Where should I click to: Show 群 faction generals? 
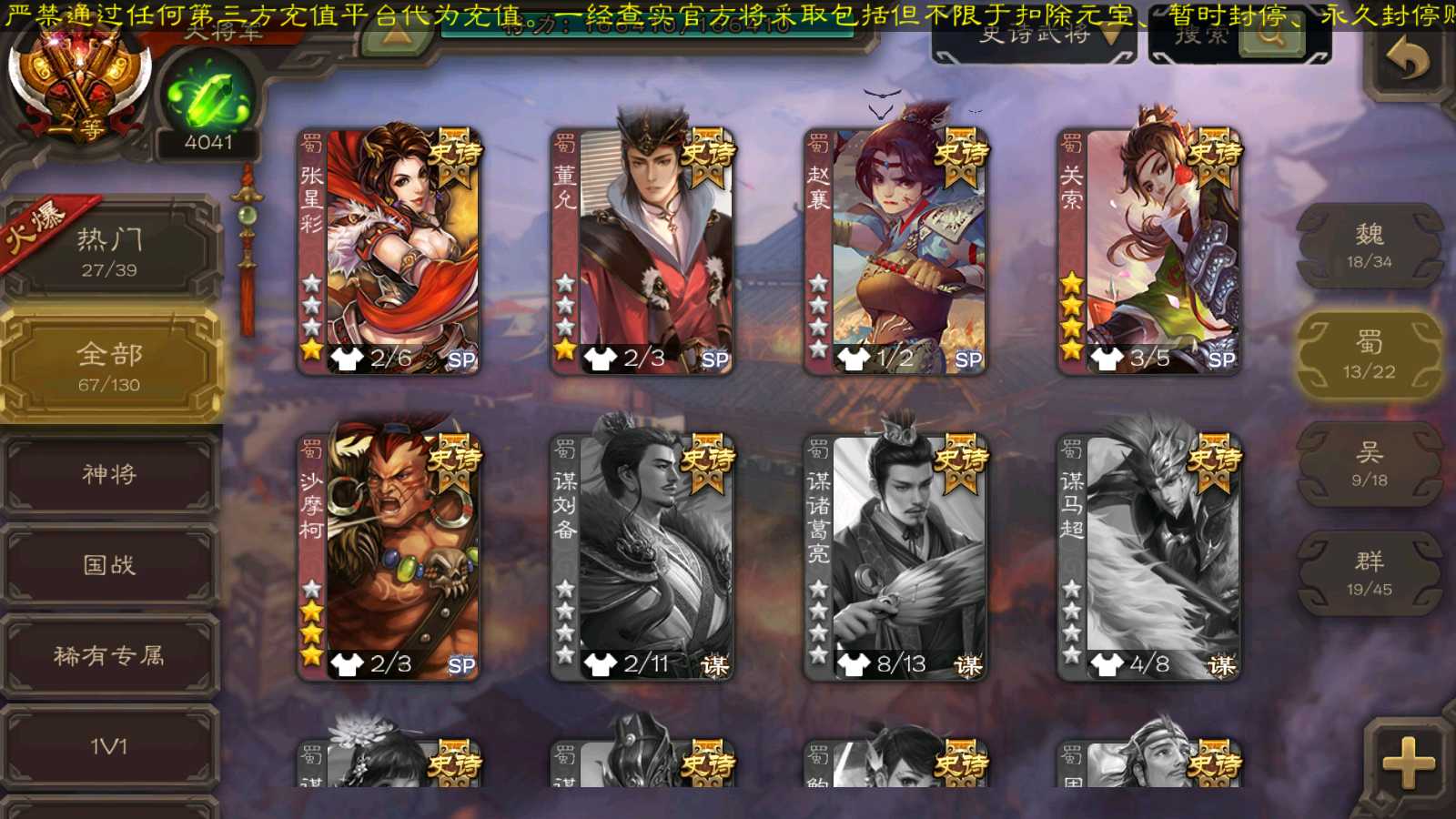pos(1369,573)
